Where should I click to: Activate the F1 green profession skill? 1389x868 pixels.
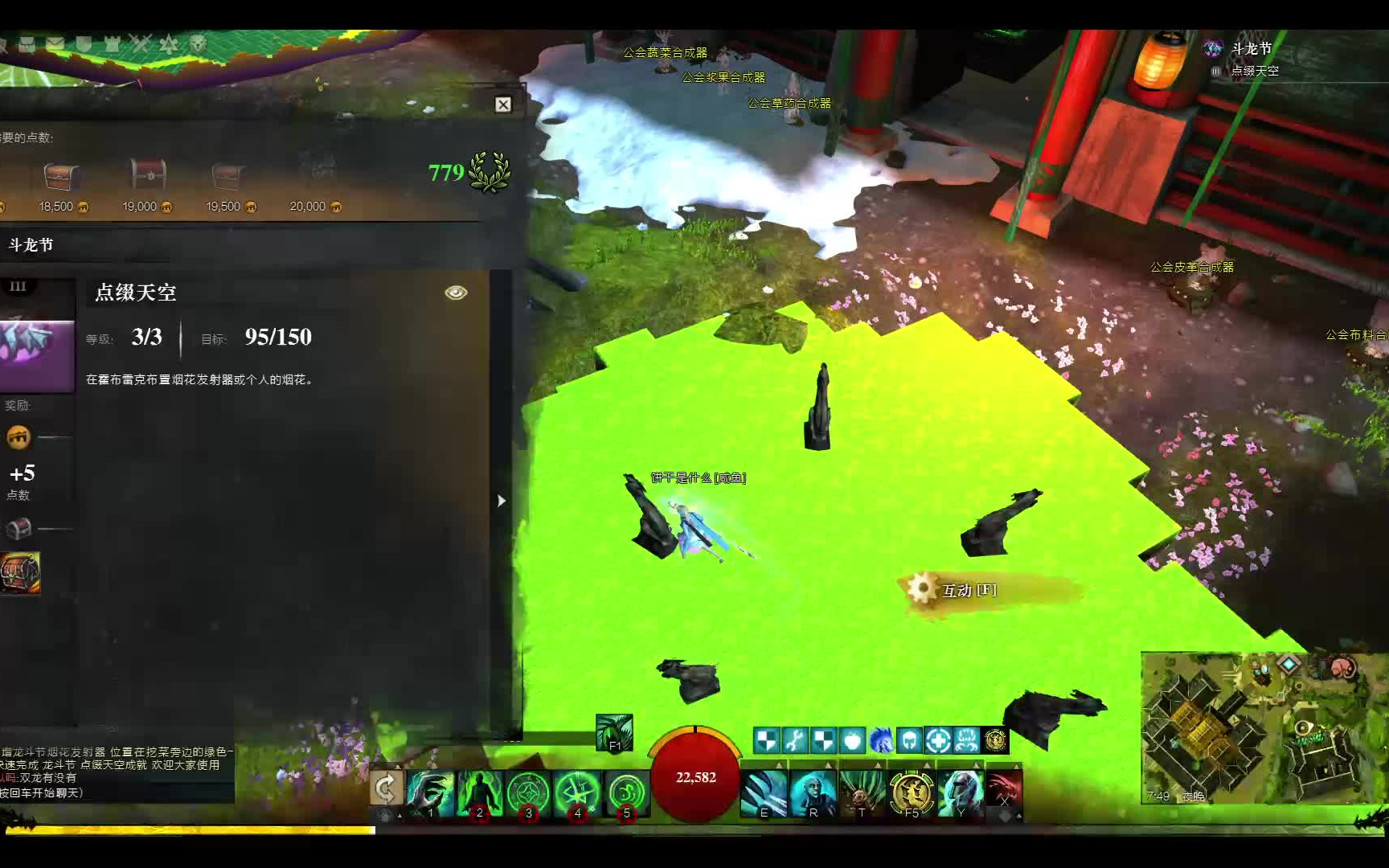point(615,733)
